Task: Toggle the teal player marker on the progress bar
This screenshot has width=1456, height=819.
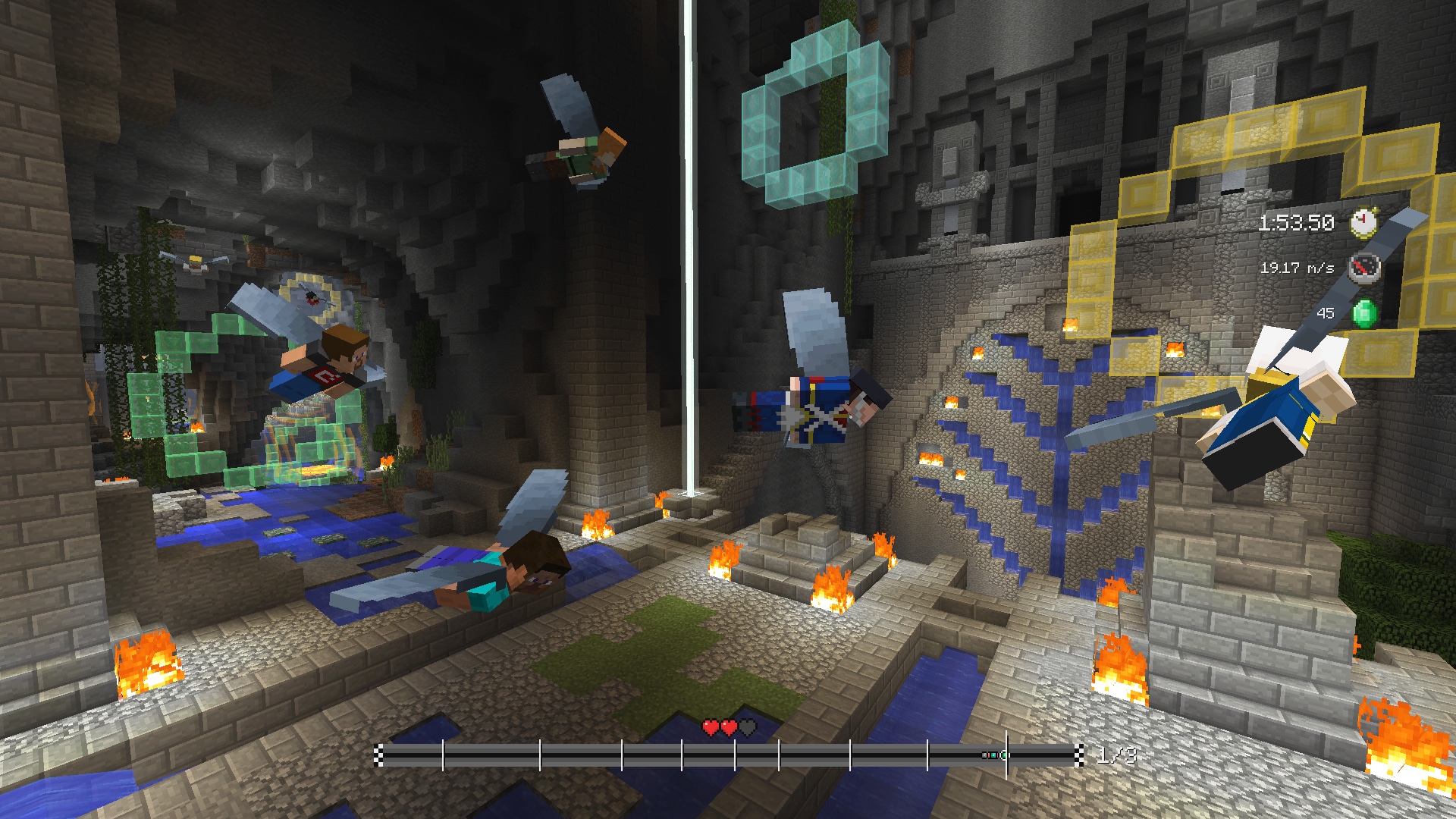Action: (993, 755)
